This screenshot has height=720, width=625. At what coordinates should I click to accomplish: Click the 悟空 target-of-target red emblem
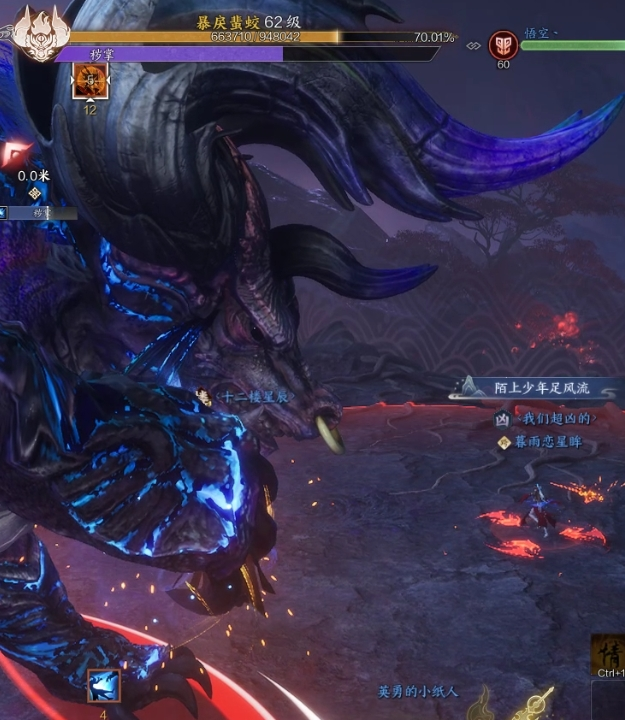[501, 44]
